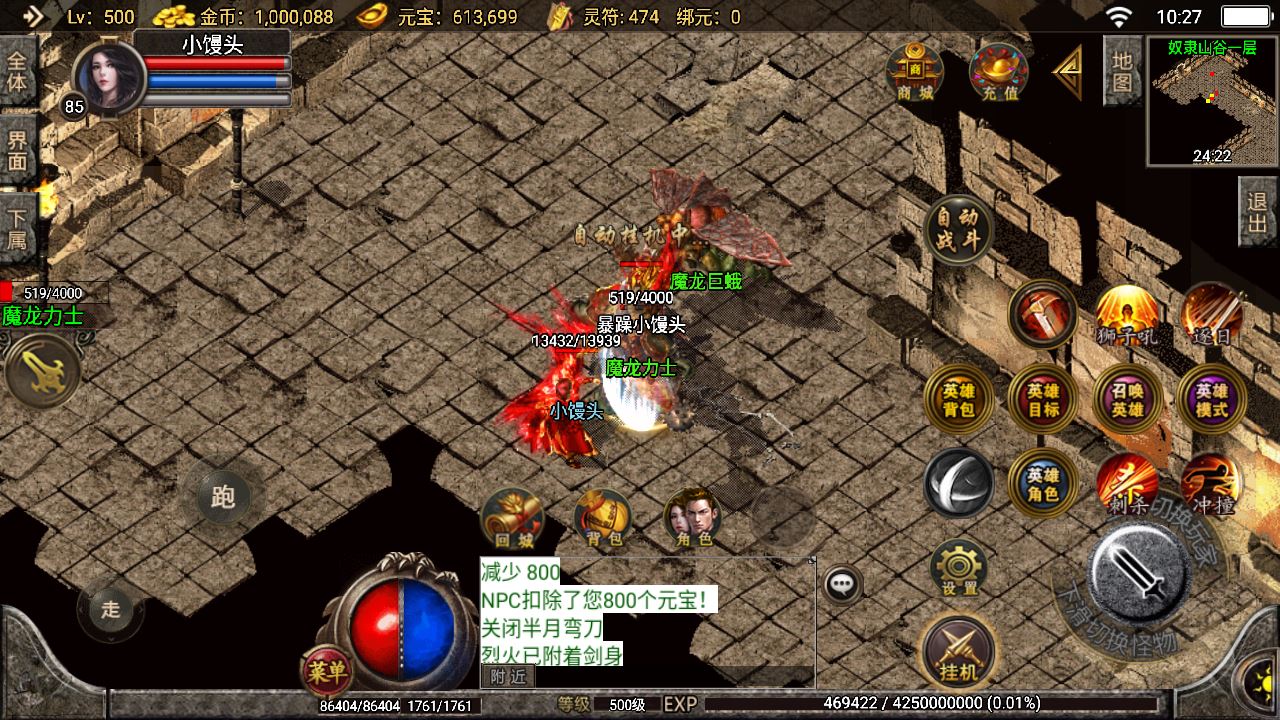Open the 英雄角色 hero character panel
Screen dimensions: 1280x720
coord(1043,485)
